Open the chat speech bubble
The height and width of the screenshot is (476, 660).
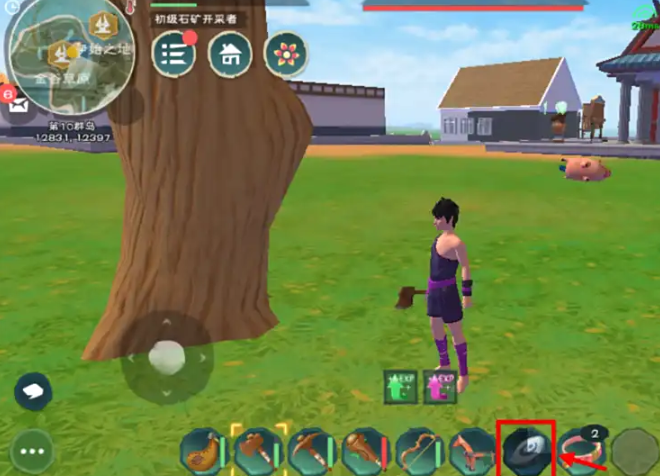point(33,391)
